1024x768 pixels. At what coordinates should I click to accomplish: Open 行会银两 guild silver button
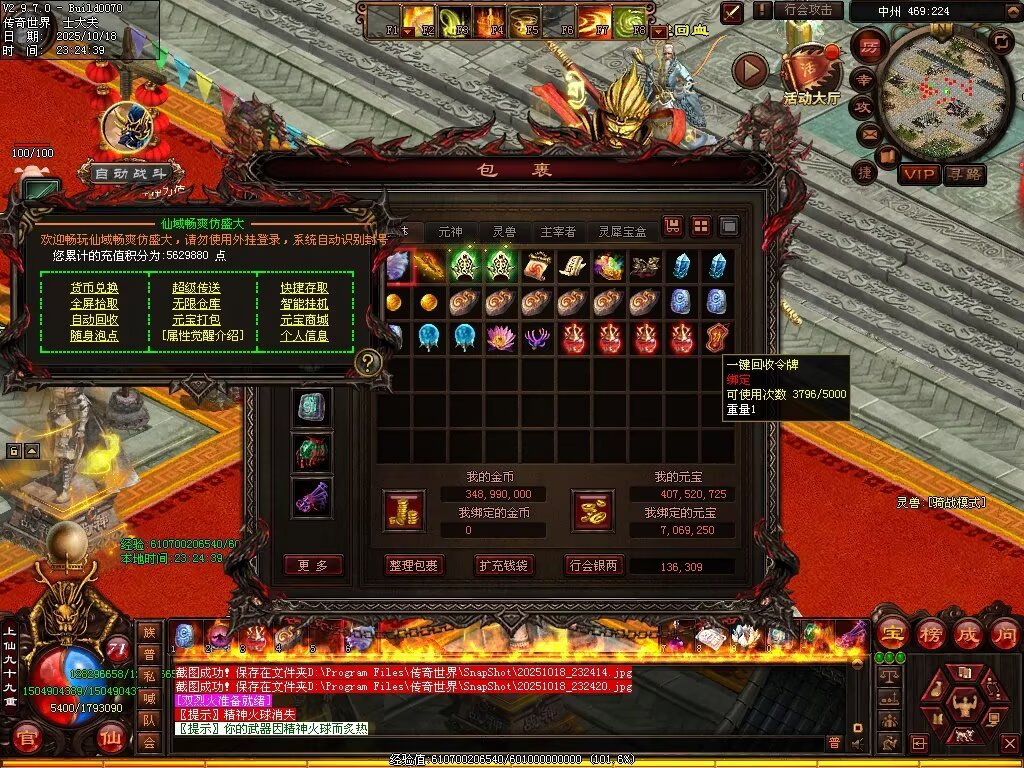594,566
